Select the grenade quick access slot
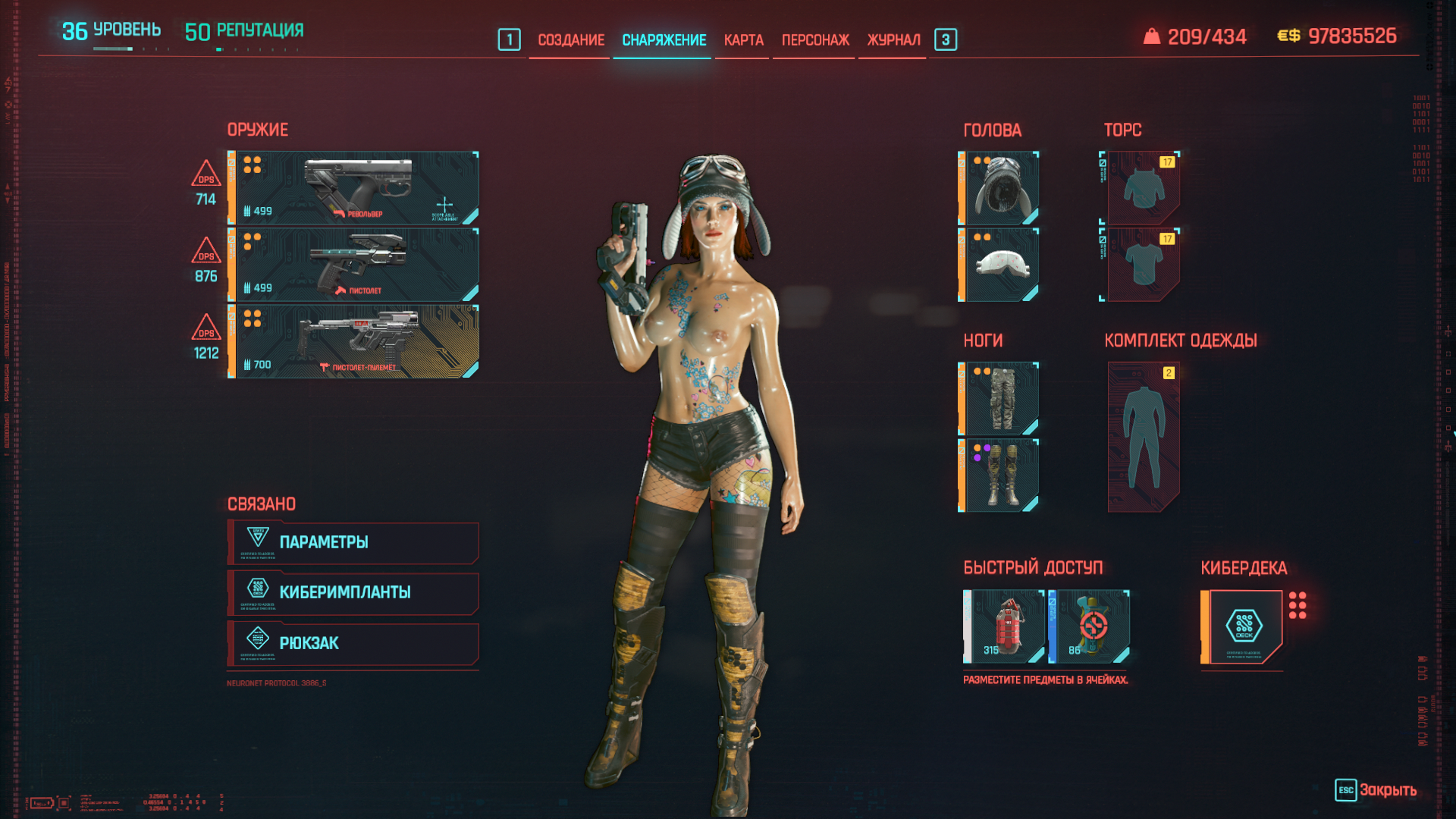The width and height of the screenshot is (1456, 819). click(1006, 626)
